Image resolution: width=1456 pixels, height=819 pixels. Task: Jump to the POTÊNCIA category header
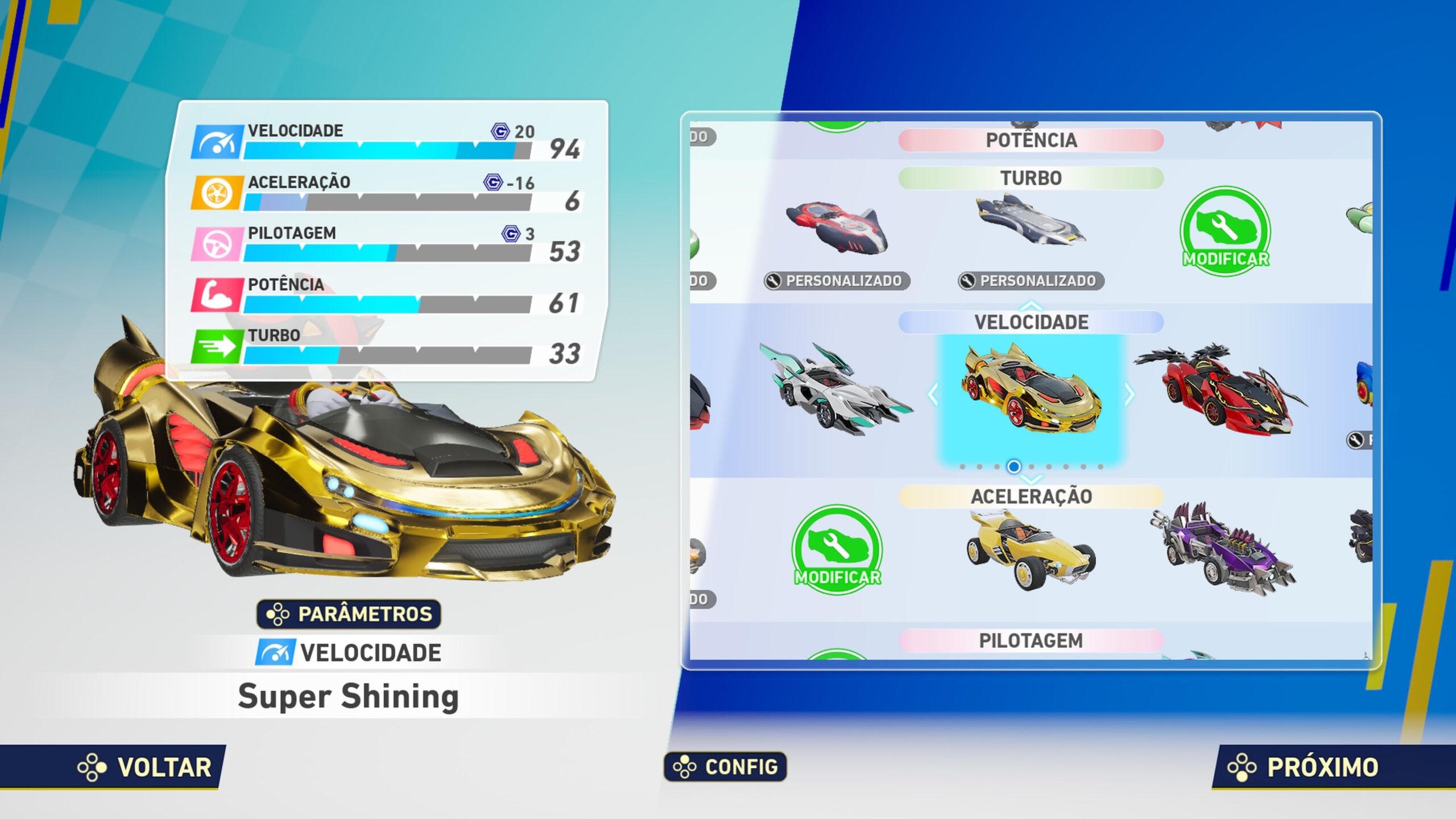[1031, 140]
